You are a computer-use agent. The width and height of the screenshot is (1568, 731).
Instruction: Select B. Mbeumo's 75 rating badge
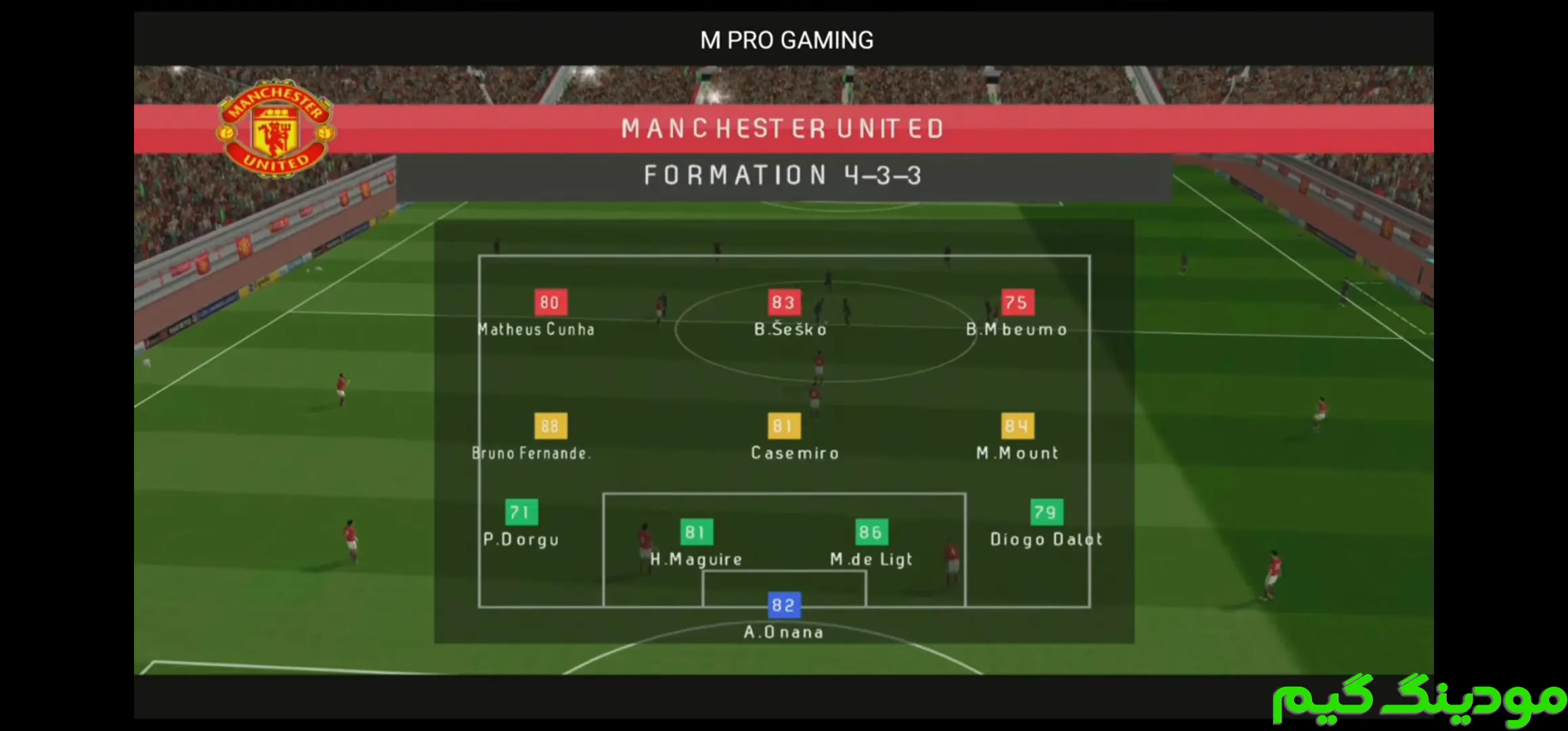click(x=1017, y=303)
